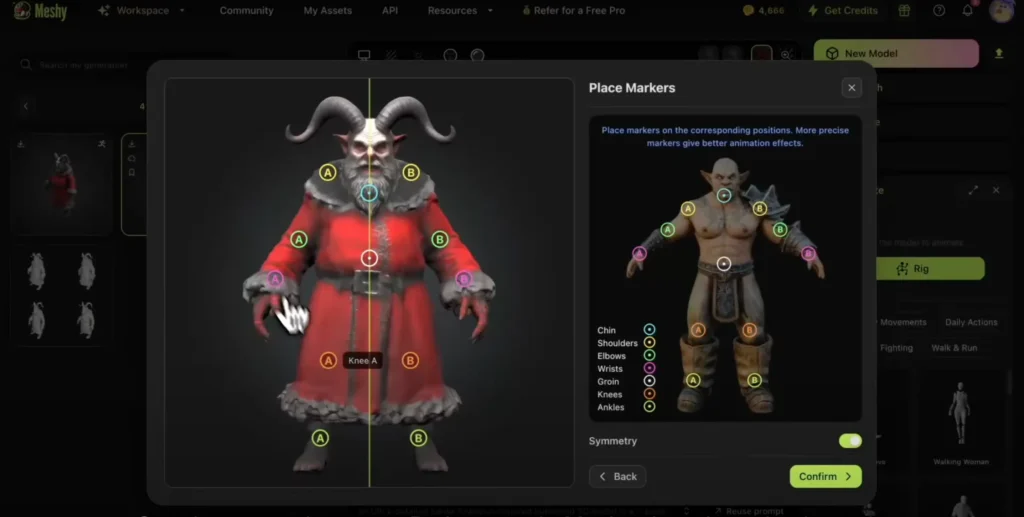This screenshot has height=517, width=1024.
Task: Confirm the marker placement
Action: point(825,476)
